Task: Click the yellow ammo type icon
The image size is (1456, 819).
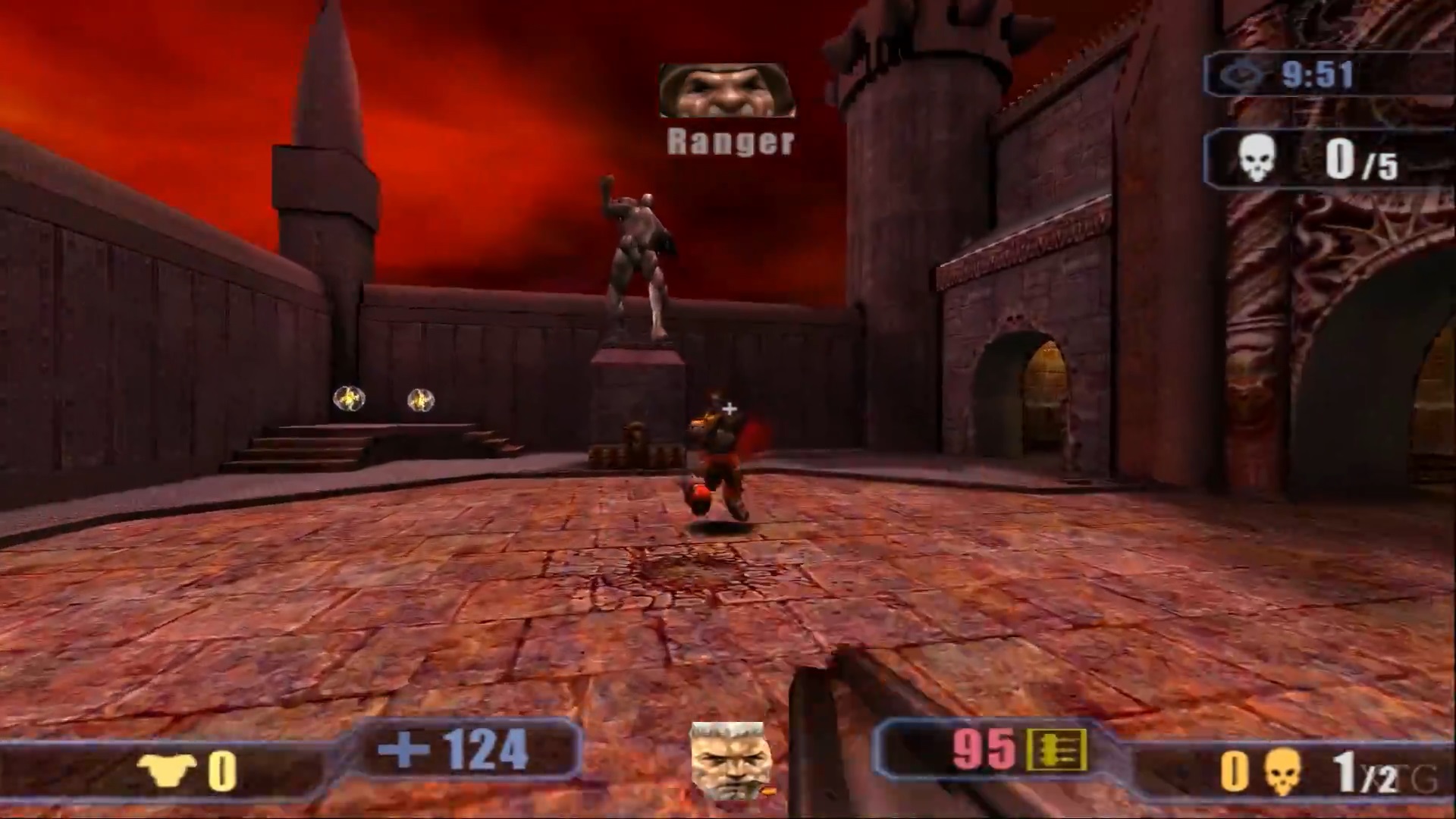Action: tap(1057, 750)
